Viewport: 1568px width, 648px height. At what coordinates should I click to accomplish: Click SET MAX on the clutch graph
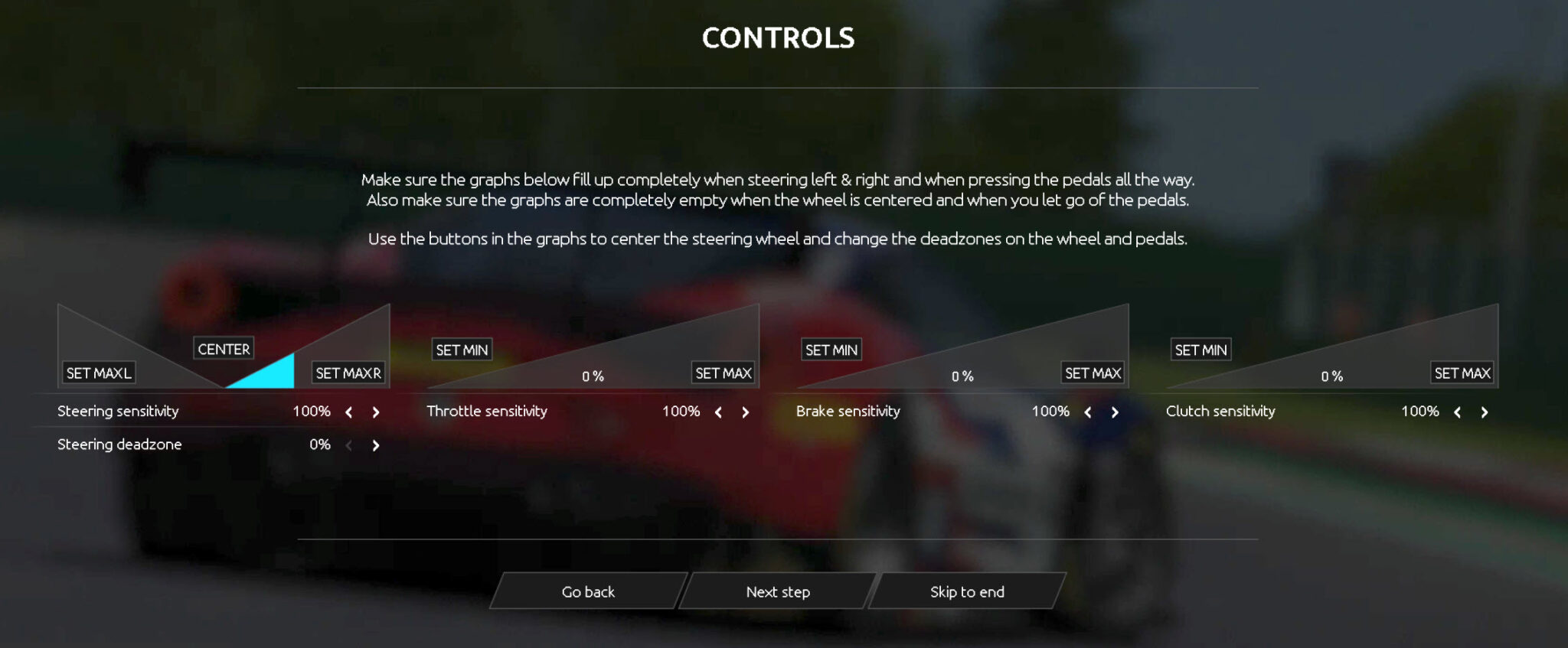(1462, 373)
